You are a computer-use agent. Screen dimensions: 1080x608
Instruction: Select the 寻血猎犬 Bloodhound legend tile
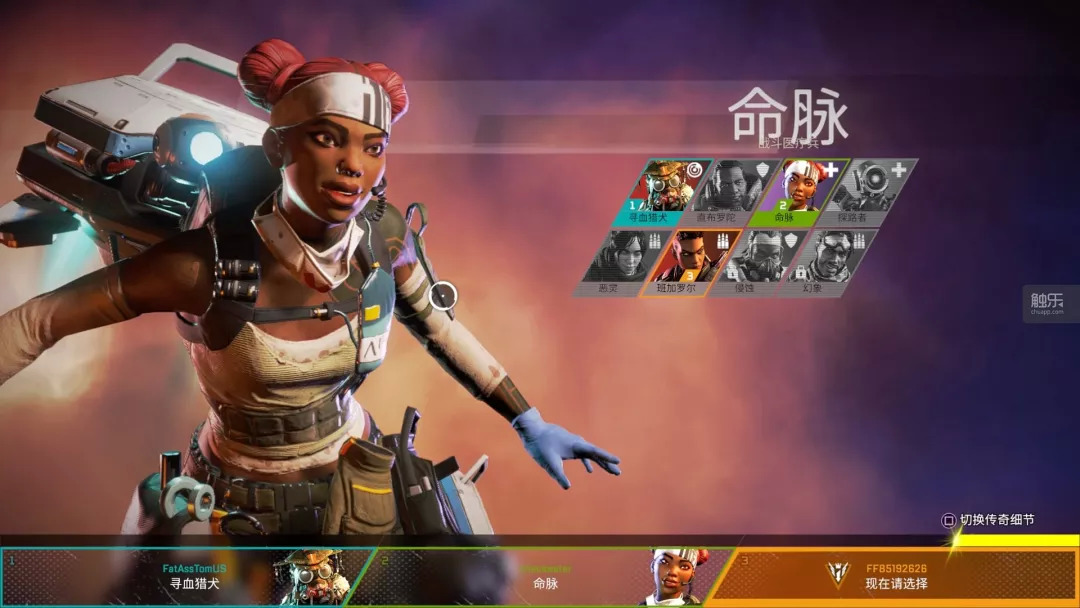665,191
